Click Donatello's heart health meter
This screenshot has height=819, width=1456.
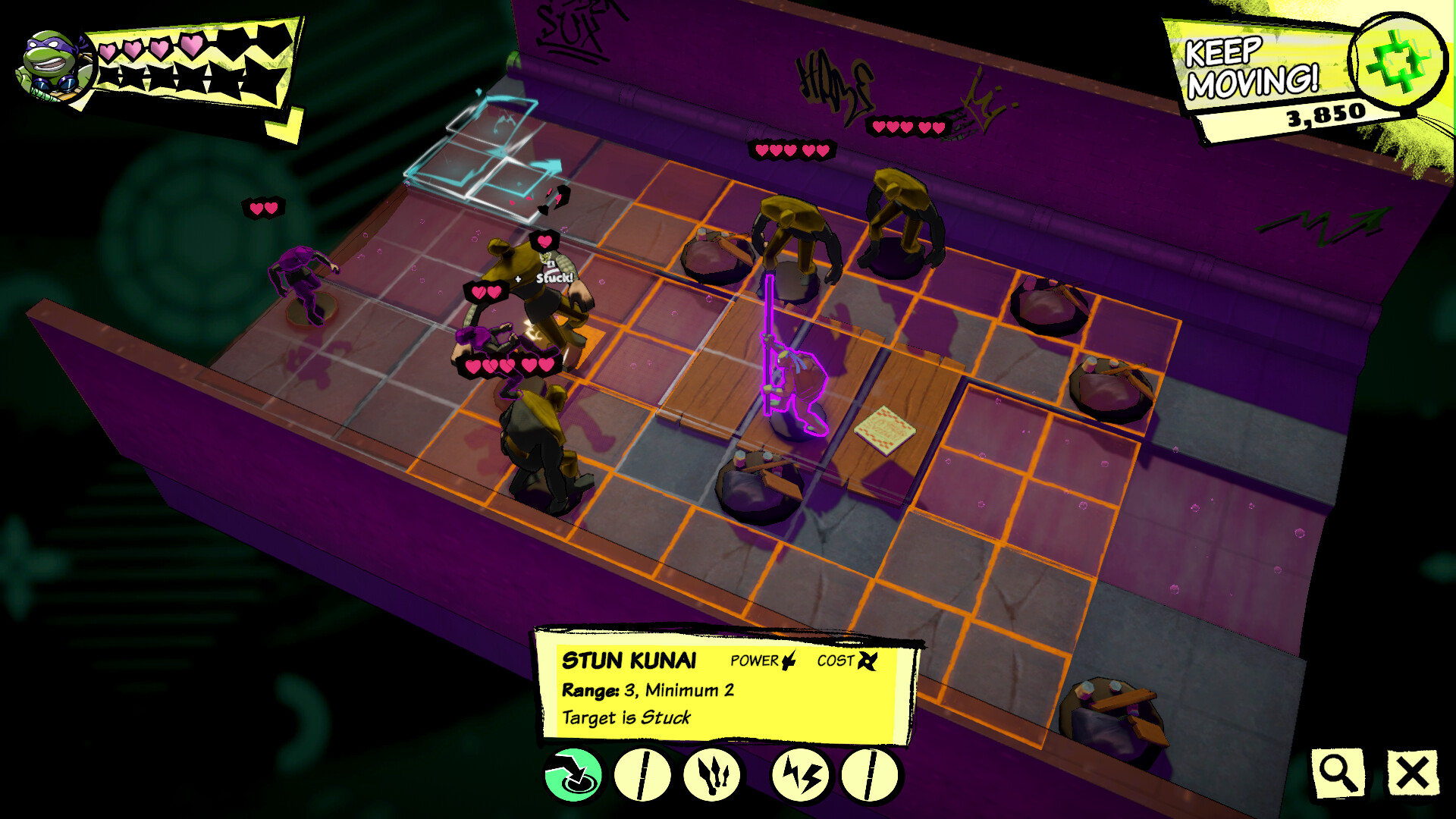point(152,47)
